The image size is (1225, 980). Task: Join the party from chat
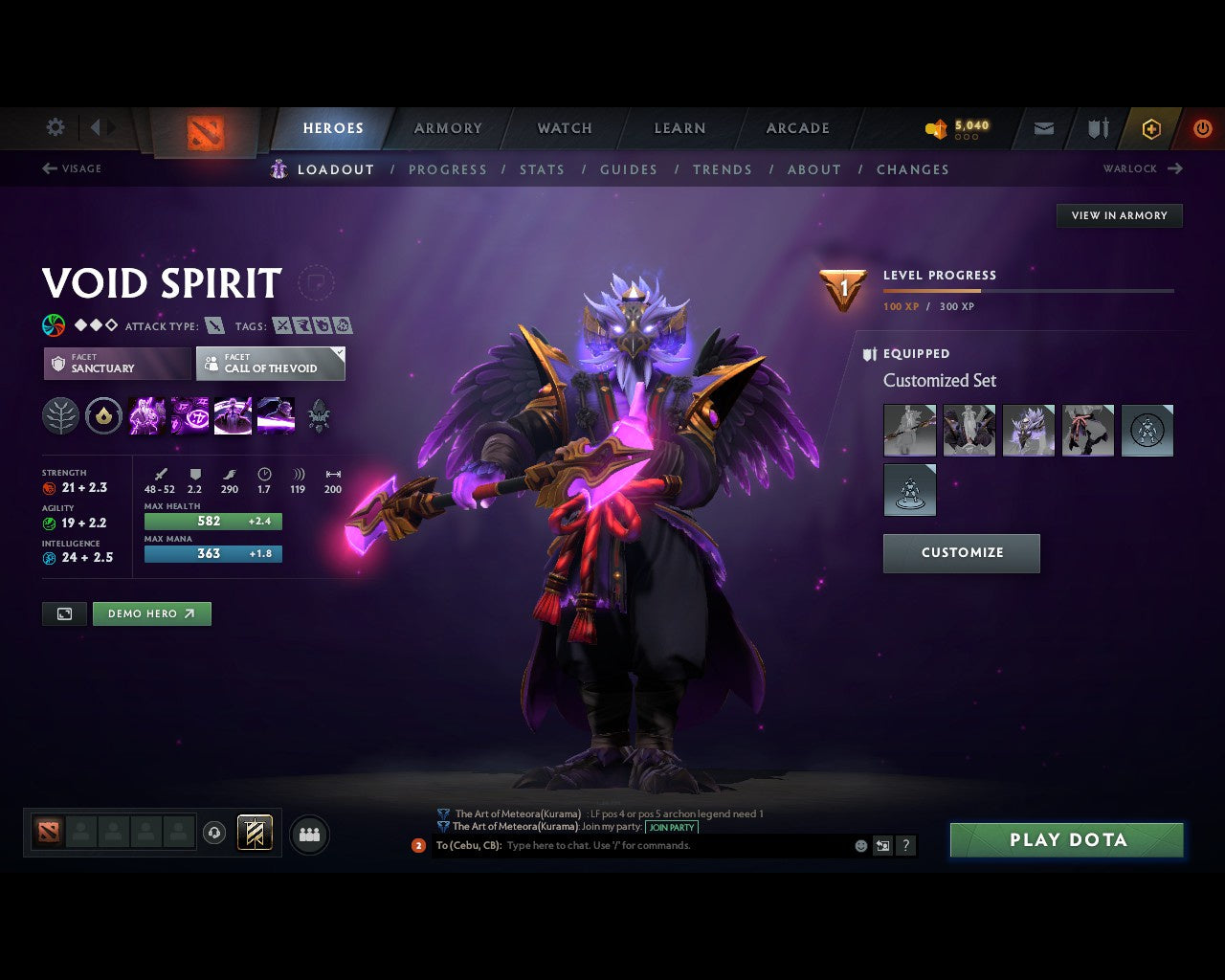pyautogui.click(x=672, y=827)
